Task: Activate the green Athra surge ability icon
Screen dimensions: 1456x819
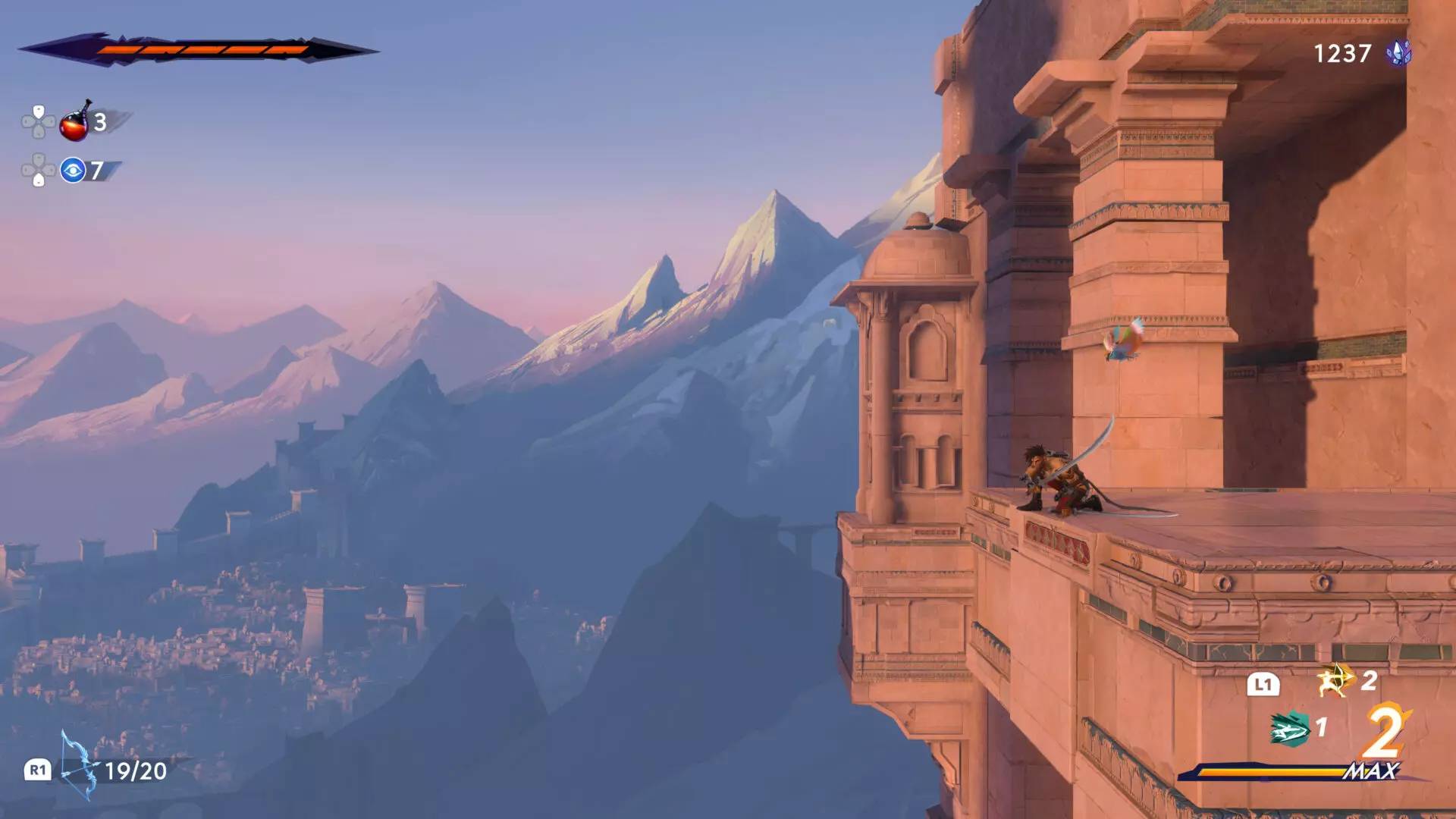Action: [x=1289, y=729]
